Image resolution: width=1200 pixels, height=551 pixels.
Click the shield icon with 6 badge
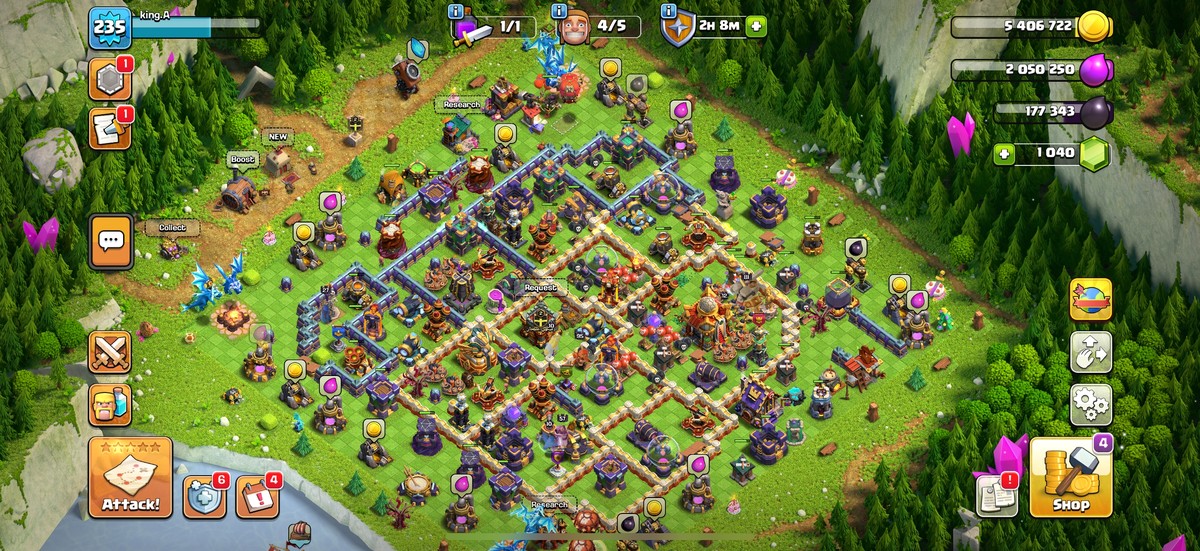point(204,496)
